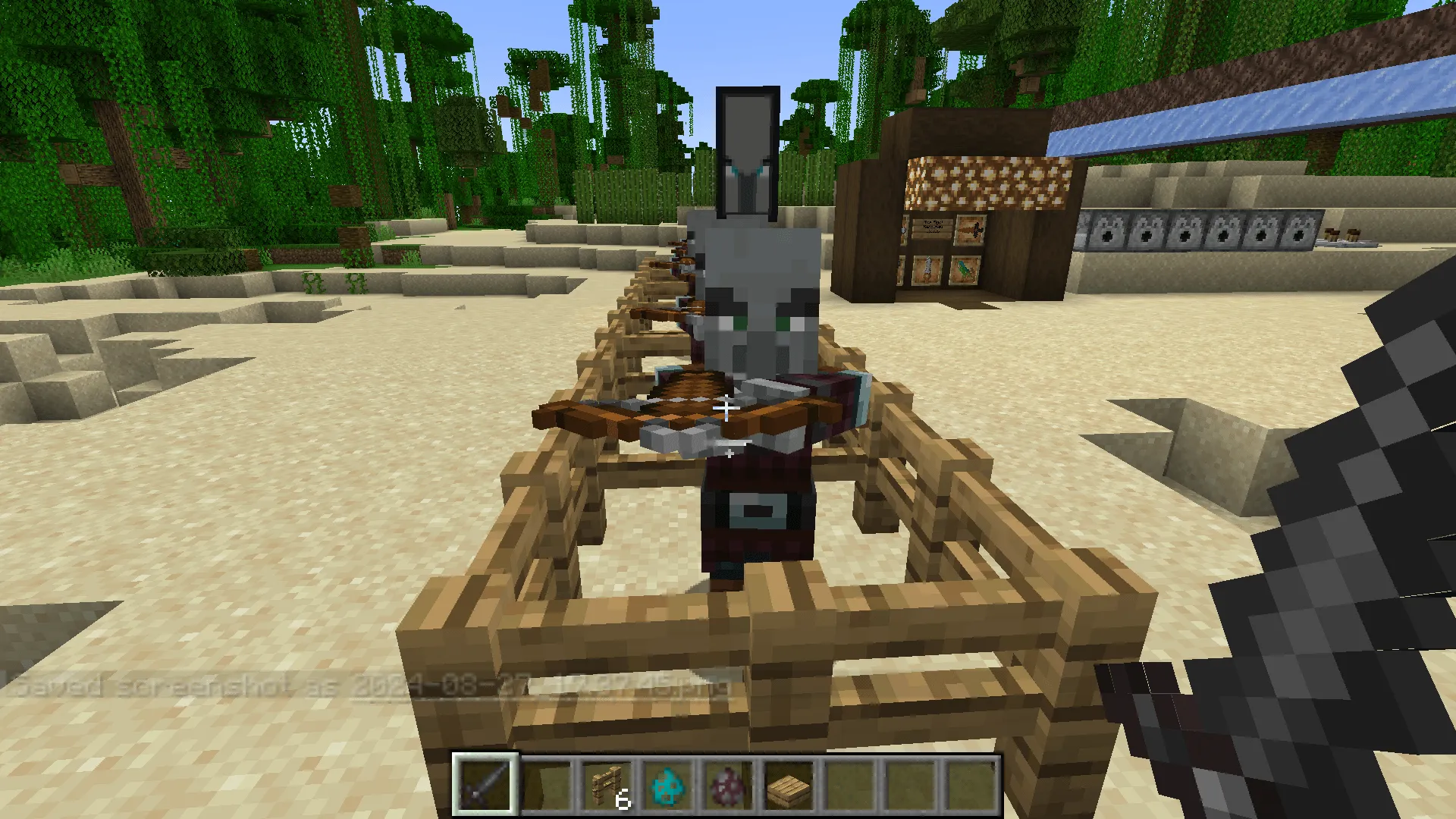Click the sign on the dark oak wall

[933, 226]
